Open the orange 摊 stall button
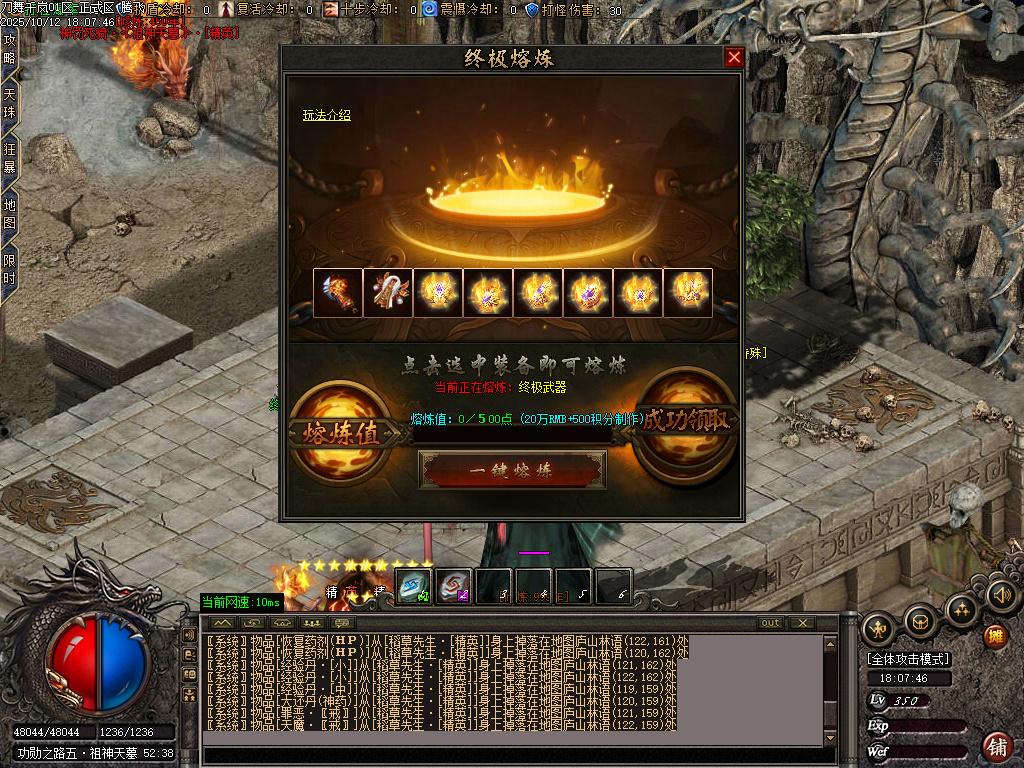The height and width of the screenshot is (768, 1024). [995, 635]
